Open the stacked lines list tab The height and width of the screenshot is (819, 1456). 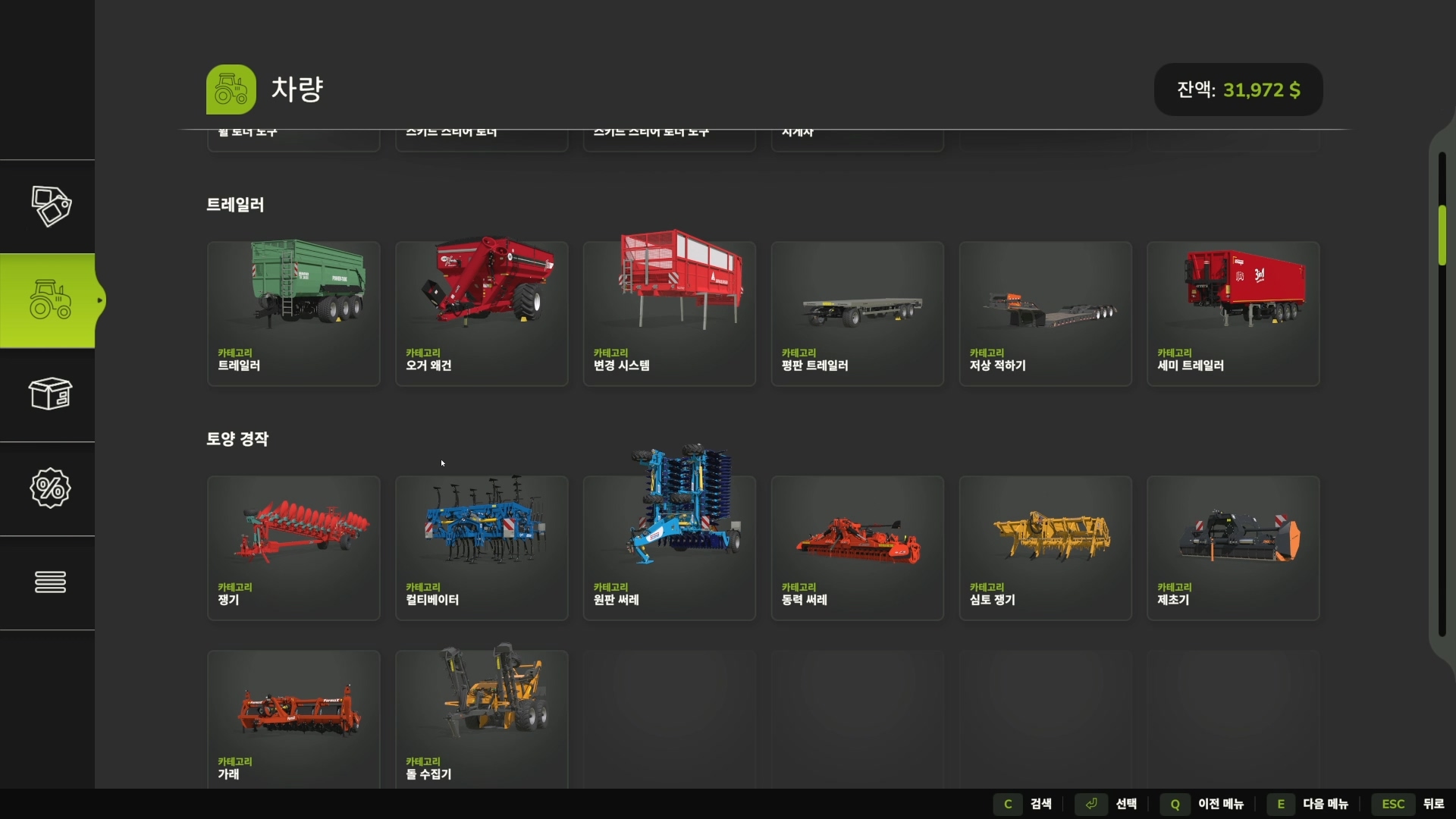50,582
